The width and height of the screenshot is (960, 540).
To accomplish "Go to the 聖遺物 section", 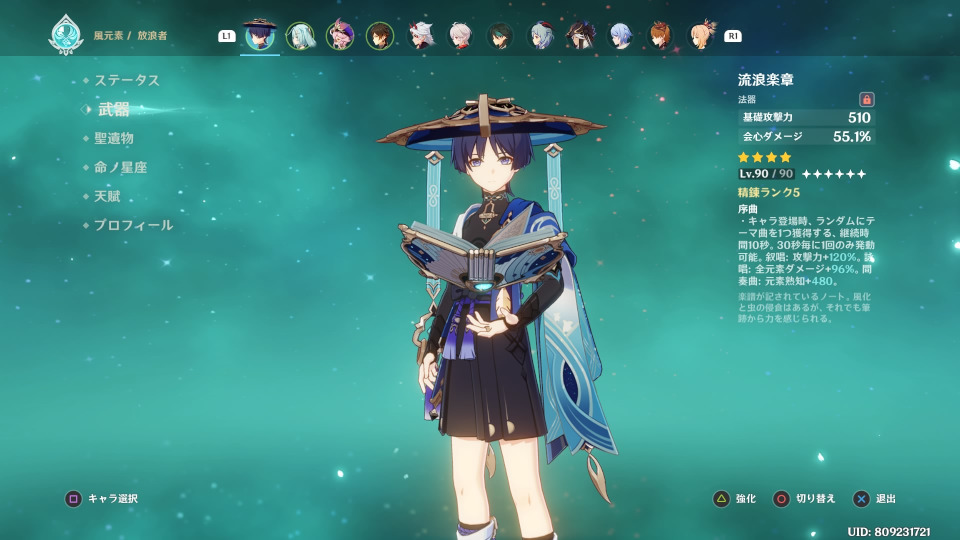I will tap(114, 138).
